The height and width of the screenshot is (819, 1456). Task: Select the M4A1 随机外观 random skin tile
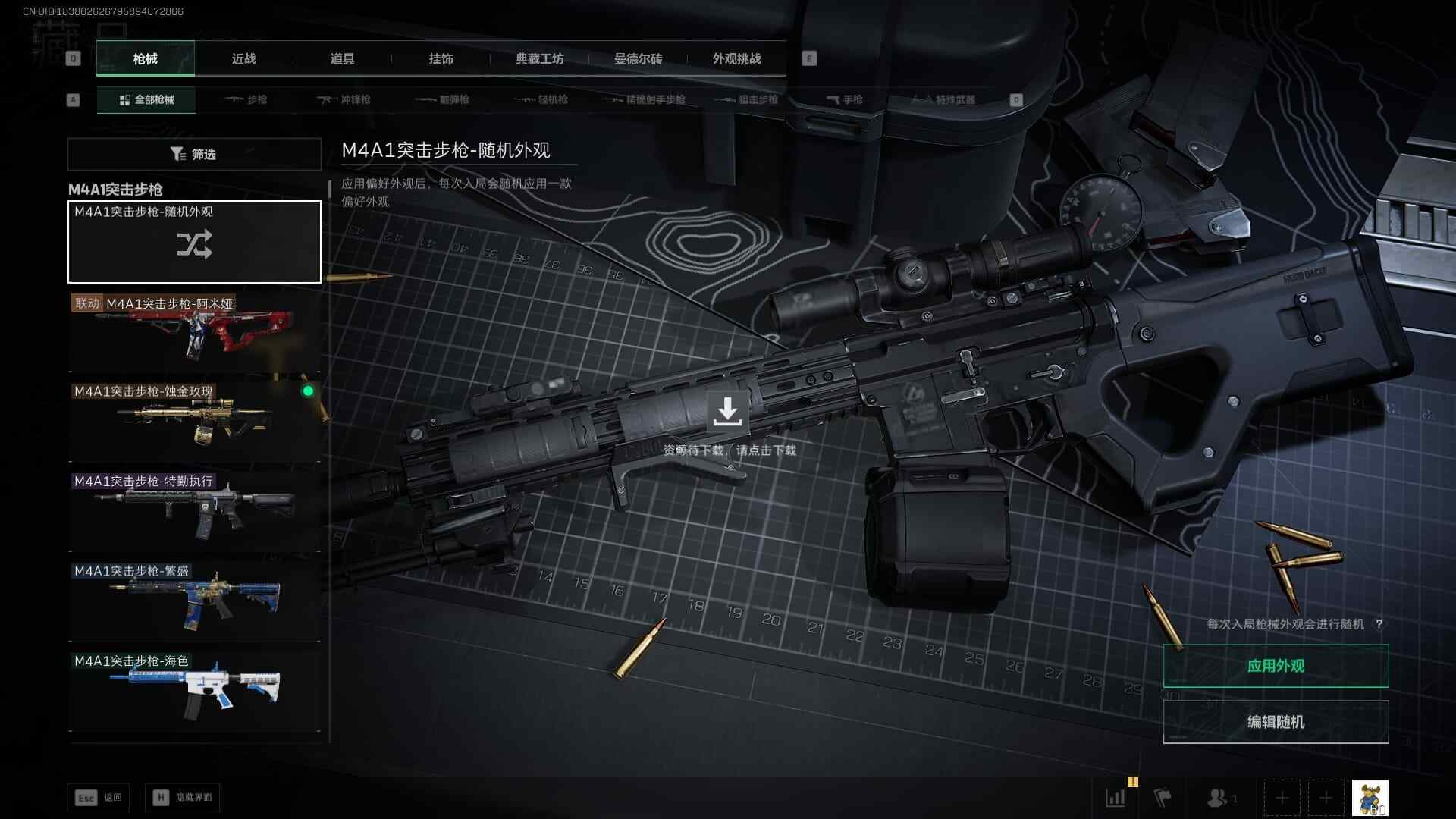pos(194,242)
